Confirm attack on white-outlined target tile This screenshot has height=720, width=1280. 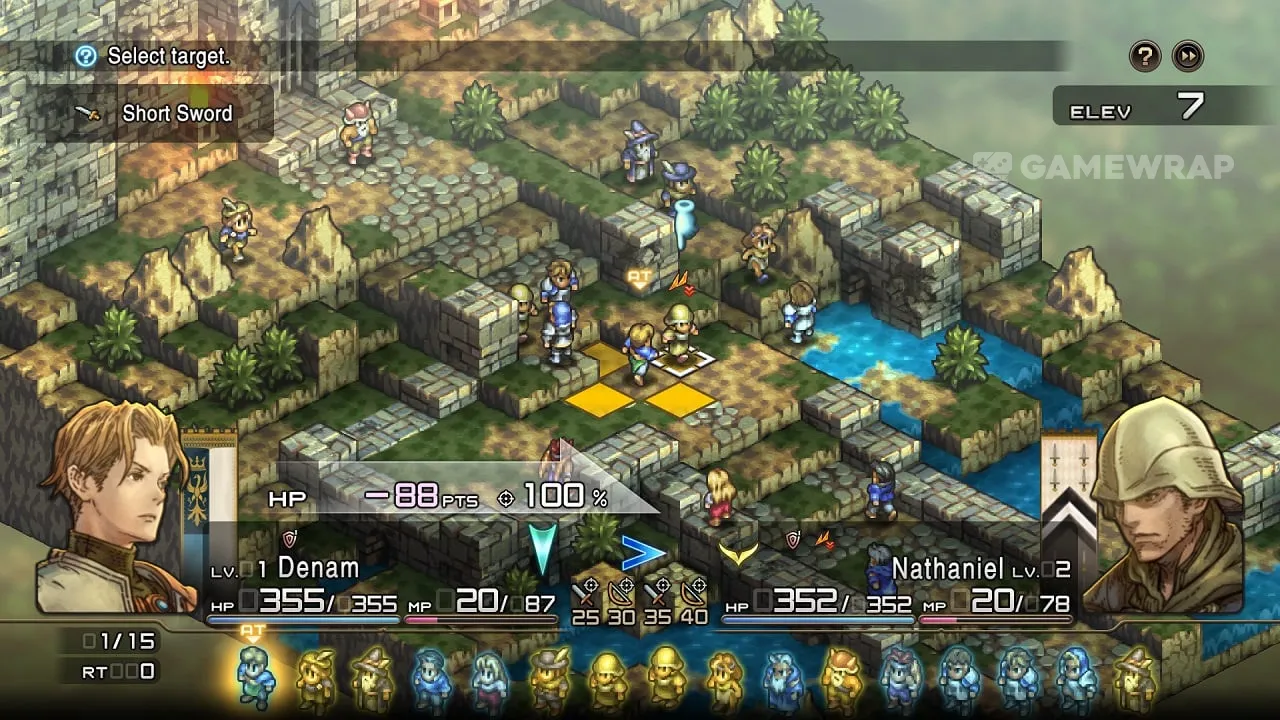pyautogui.click(x=685, y=360)
